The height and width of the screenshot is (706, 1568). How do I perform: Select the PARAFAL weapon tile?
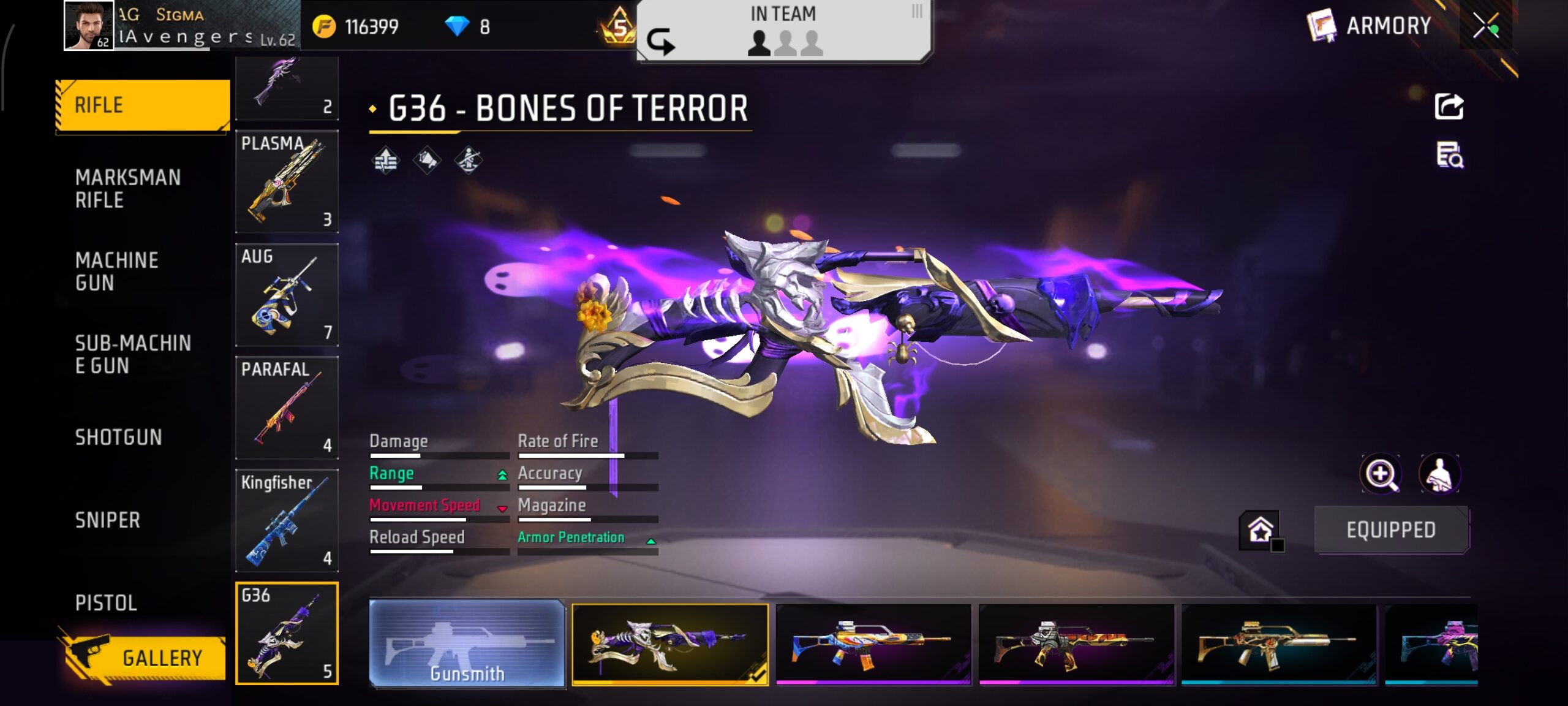pyautogui.click(x=287, y=407)
